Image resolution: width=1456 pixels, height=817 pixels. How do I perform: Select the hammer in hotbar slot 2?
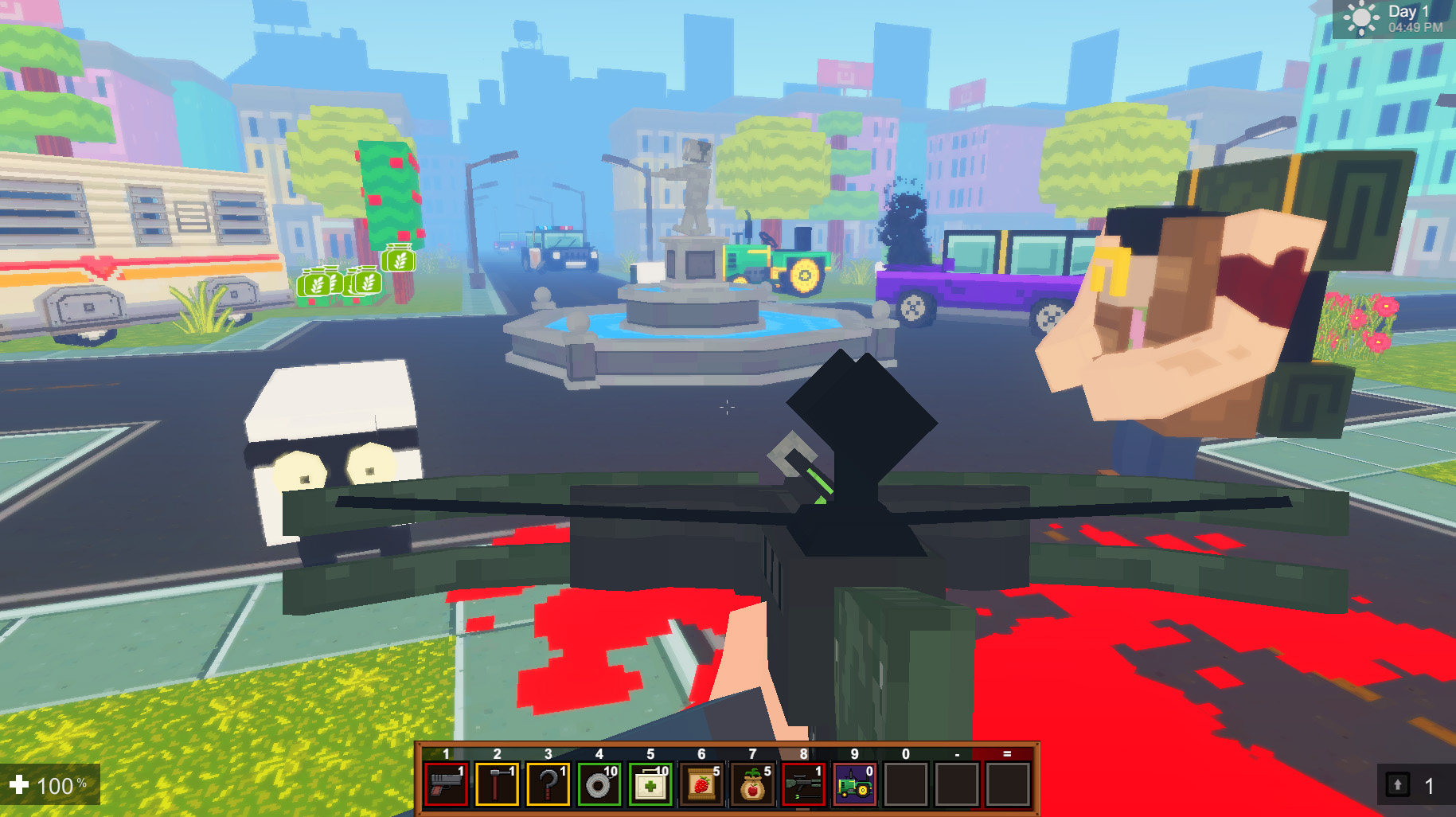(x=497, y=784)
